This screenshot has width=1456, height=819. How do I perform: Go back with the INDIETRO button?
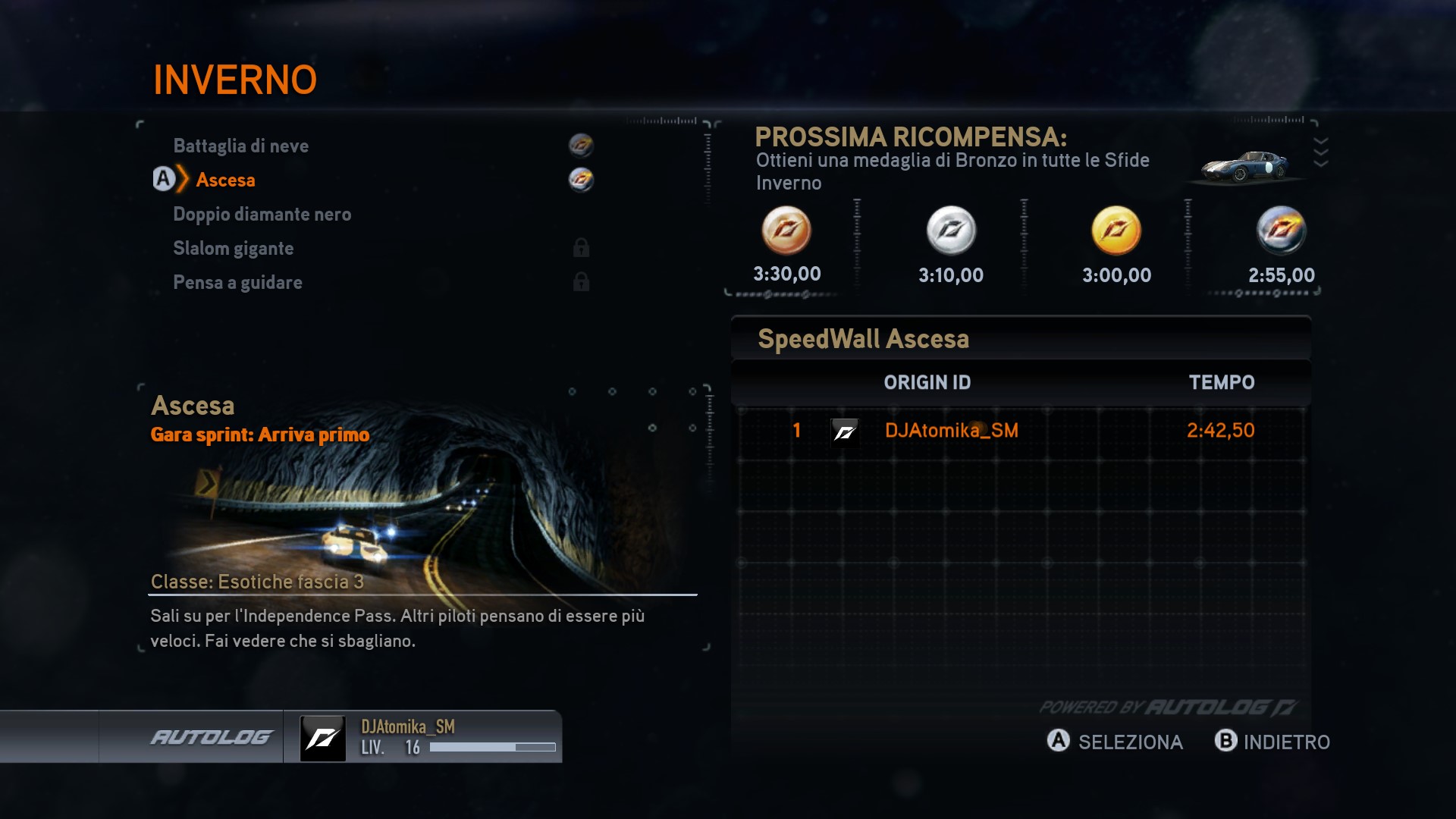[x=1272, y=742]
